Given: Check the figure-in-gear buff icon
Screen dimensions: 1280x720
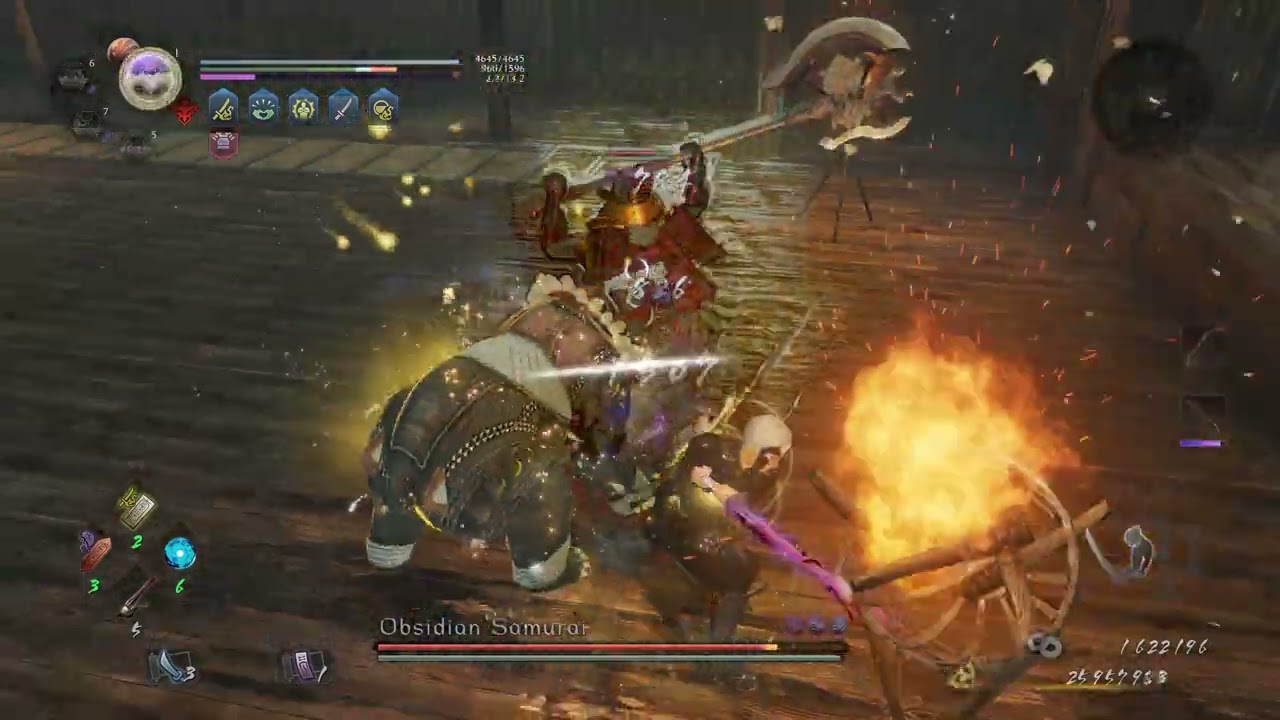Looking at the screenshot, I should [x=303, y=107].
